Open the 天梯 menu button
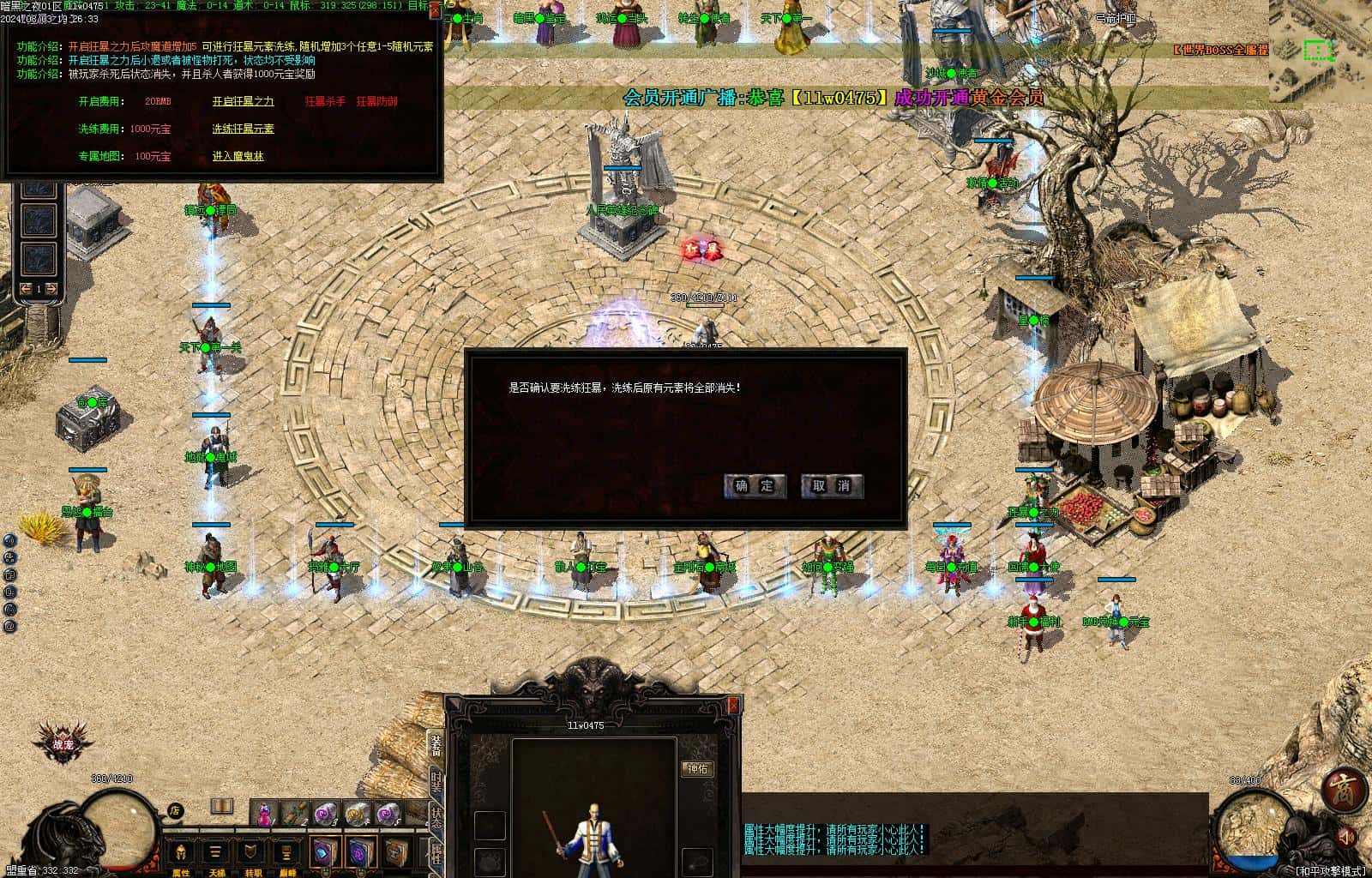The image size is (1372, 878). [216, 853]
